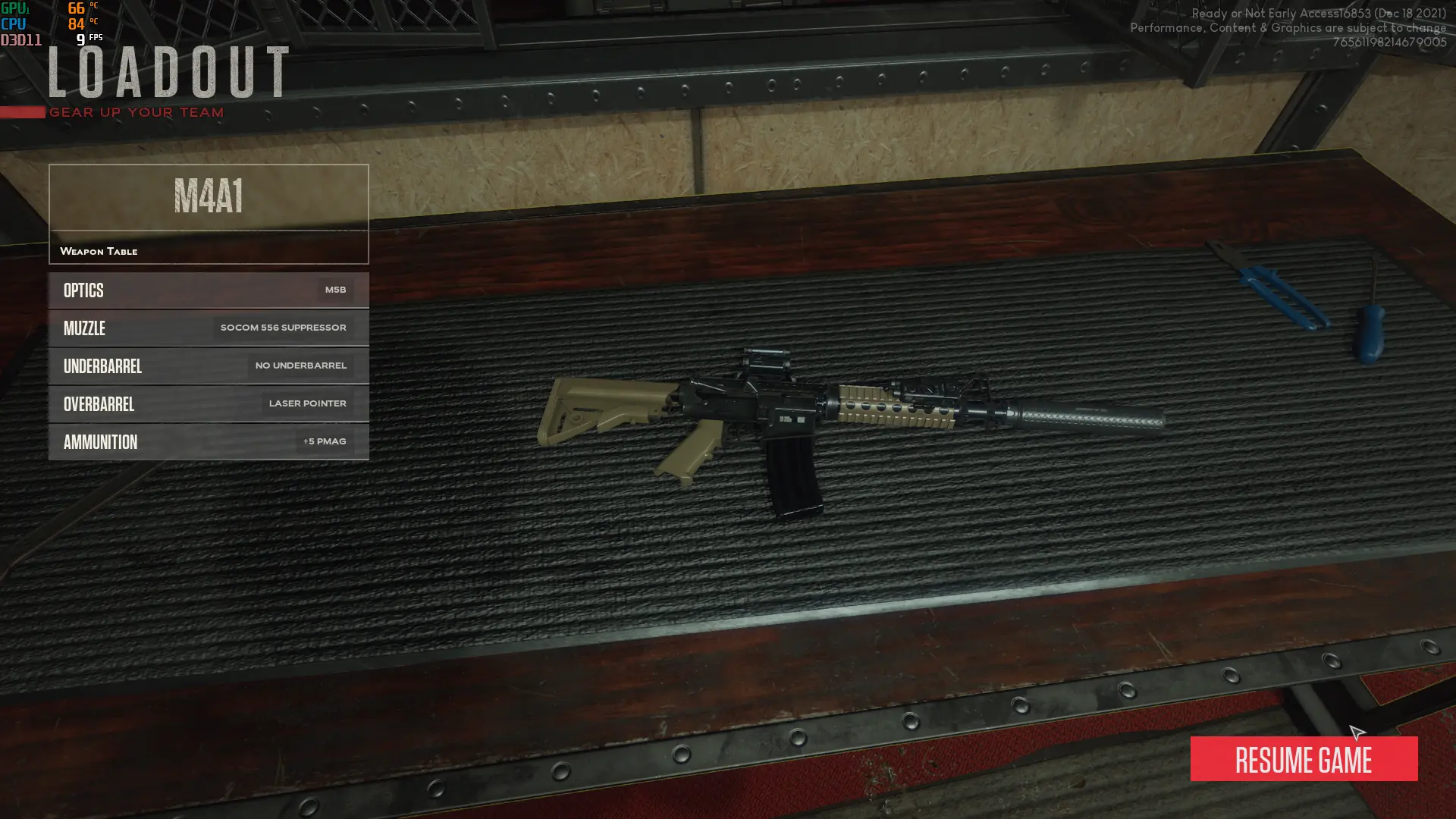The width and height of the screenshot is (1456, 819).
Task: Select the M4A1 weapon header panel
Action: 208,198
